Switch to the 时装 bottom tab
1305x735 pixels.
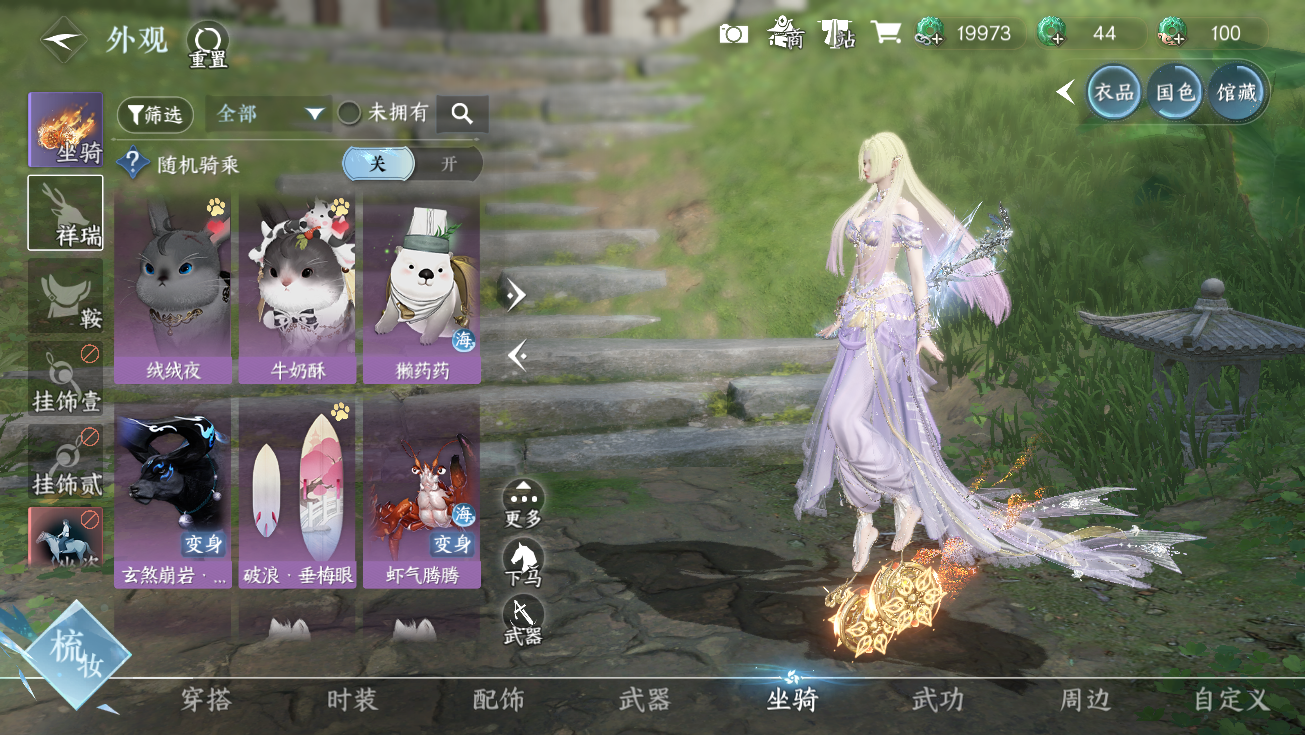352,700
